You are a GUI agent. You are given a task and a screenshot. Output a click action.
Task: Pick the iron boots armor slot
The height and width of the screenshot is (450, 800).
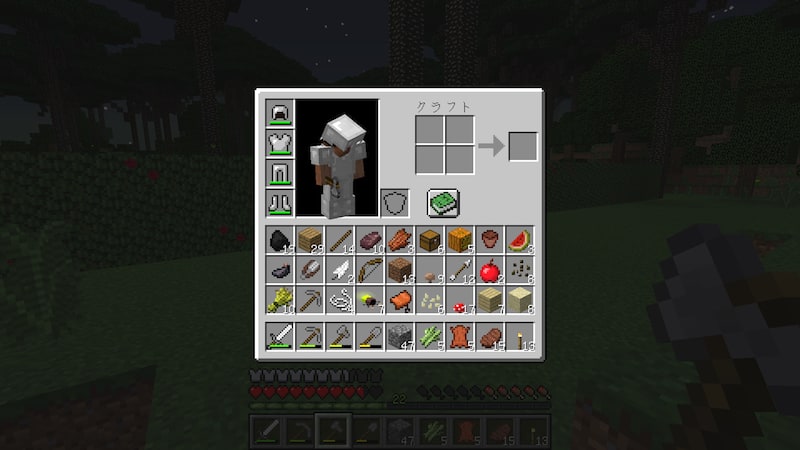pyautogui.click(x=278, y=203)
